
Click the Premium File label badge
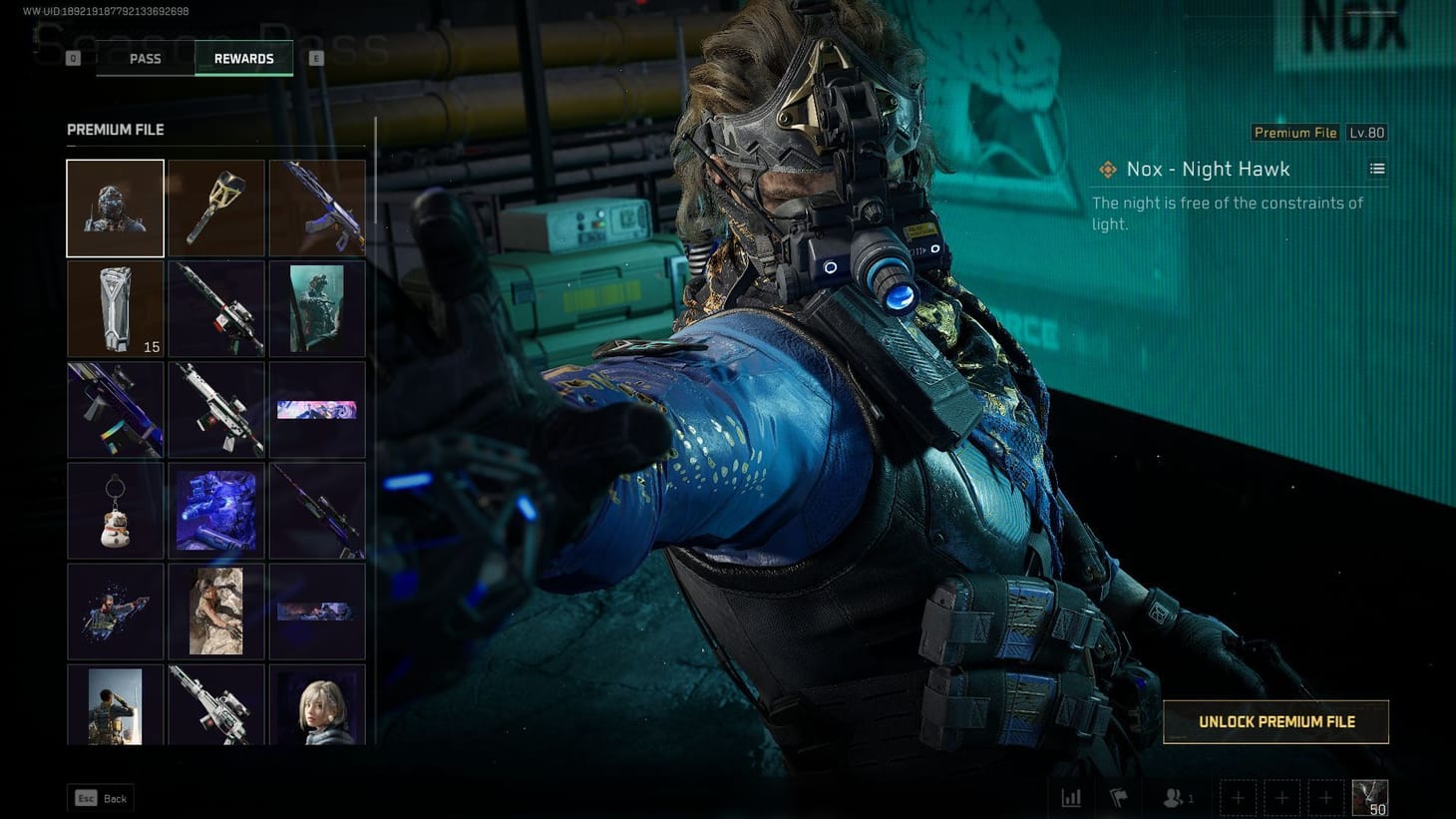1294,132
